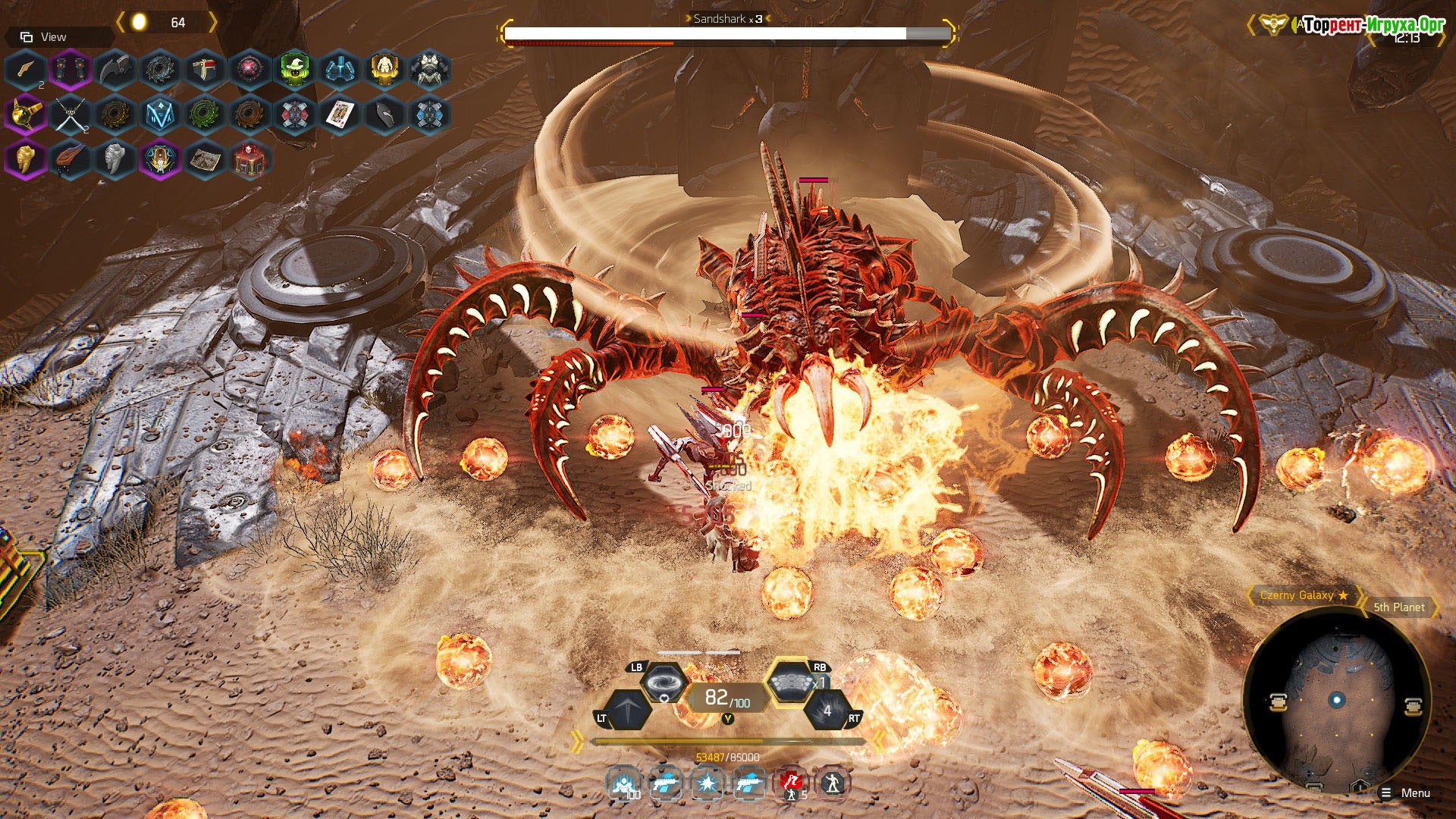The width and height of the screenshot is (1456, 819).
Task: Select the purple twin boots item
Action: 69,70
